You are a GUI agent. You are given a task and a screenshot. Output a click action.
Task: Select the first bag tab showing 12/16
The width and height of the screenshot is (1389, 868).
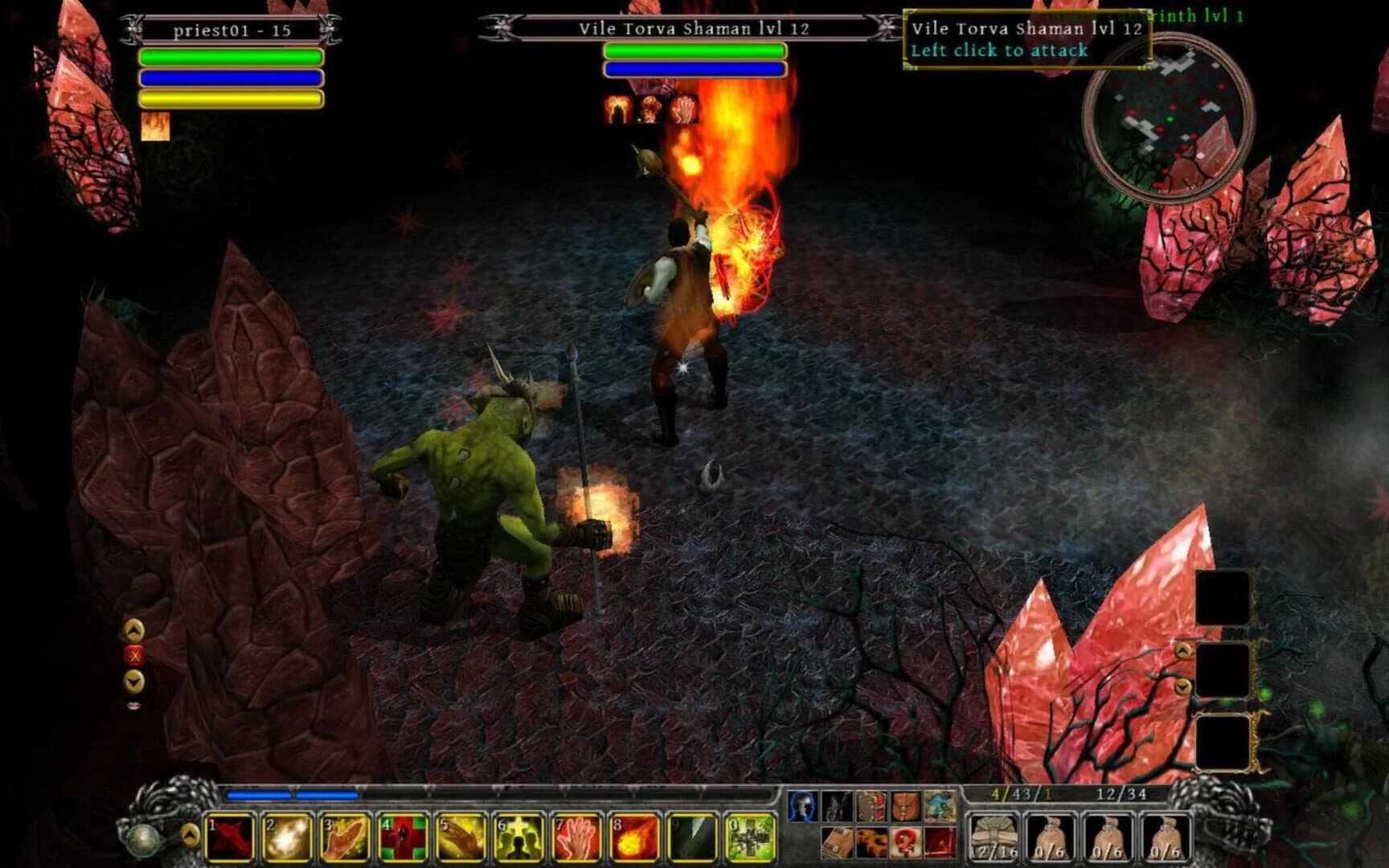point(994,837)
